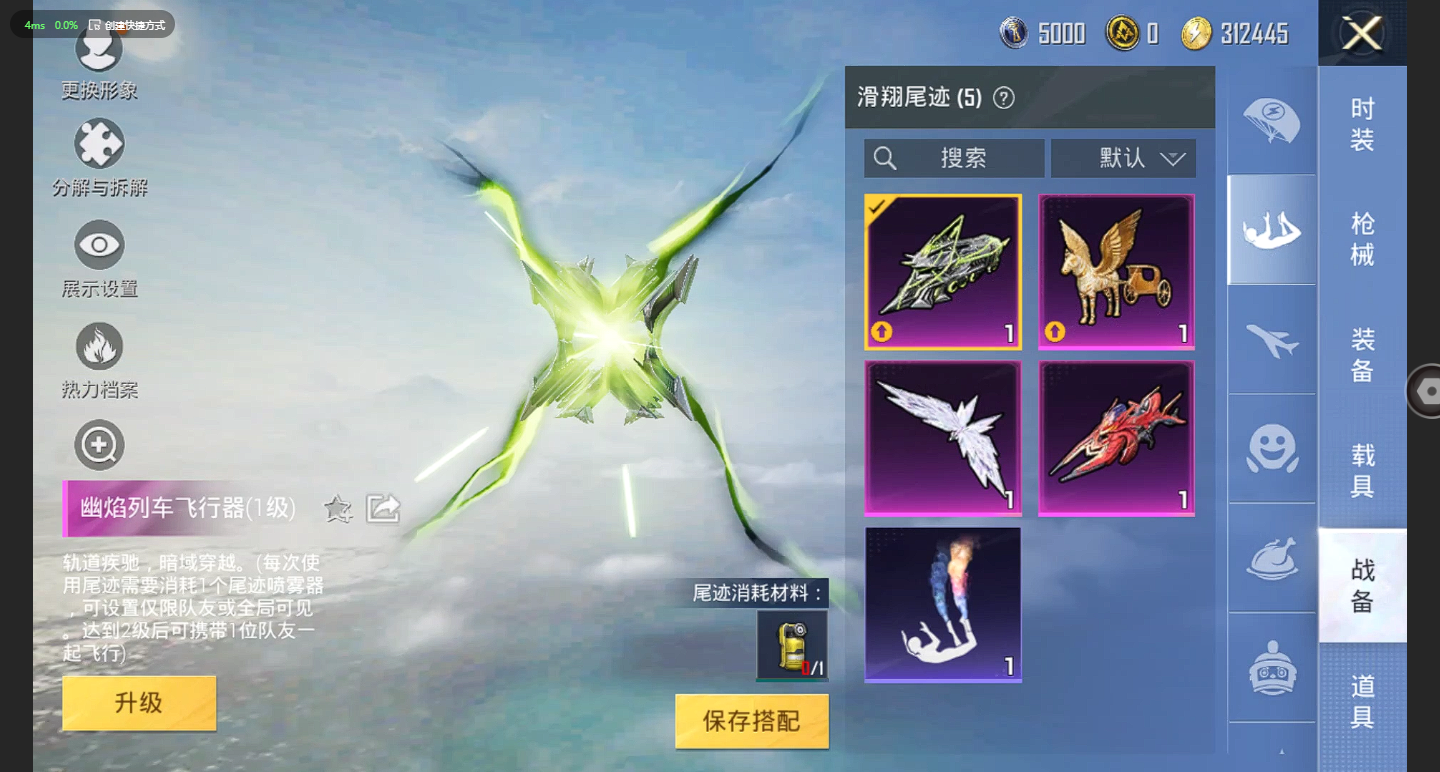Click the magnifier zoom preview icon

[x=99, y=445]
